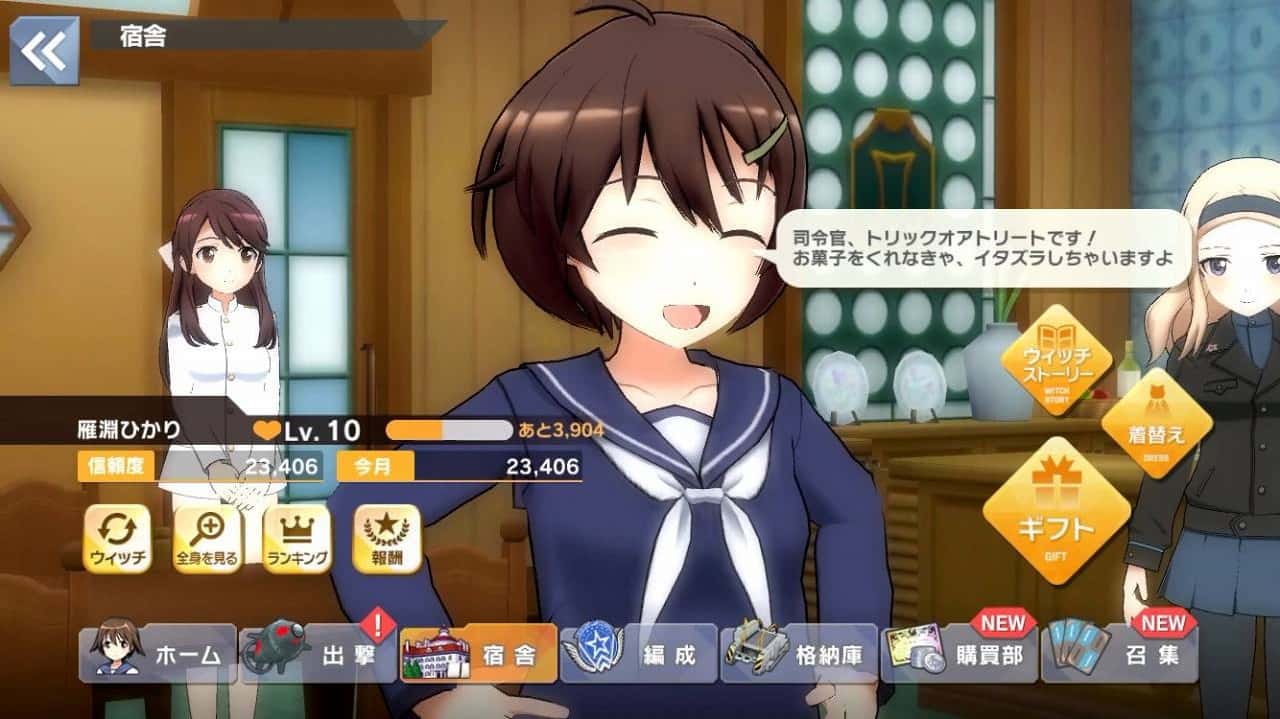Open the 格納庫 hangar menu
The image size is (1280, 719).
pyautogui.click(x=799, y=655)
